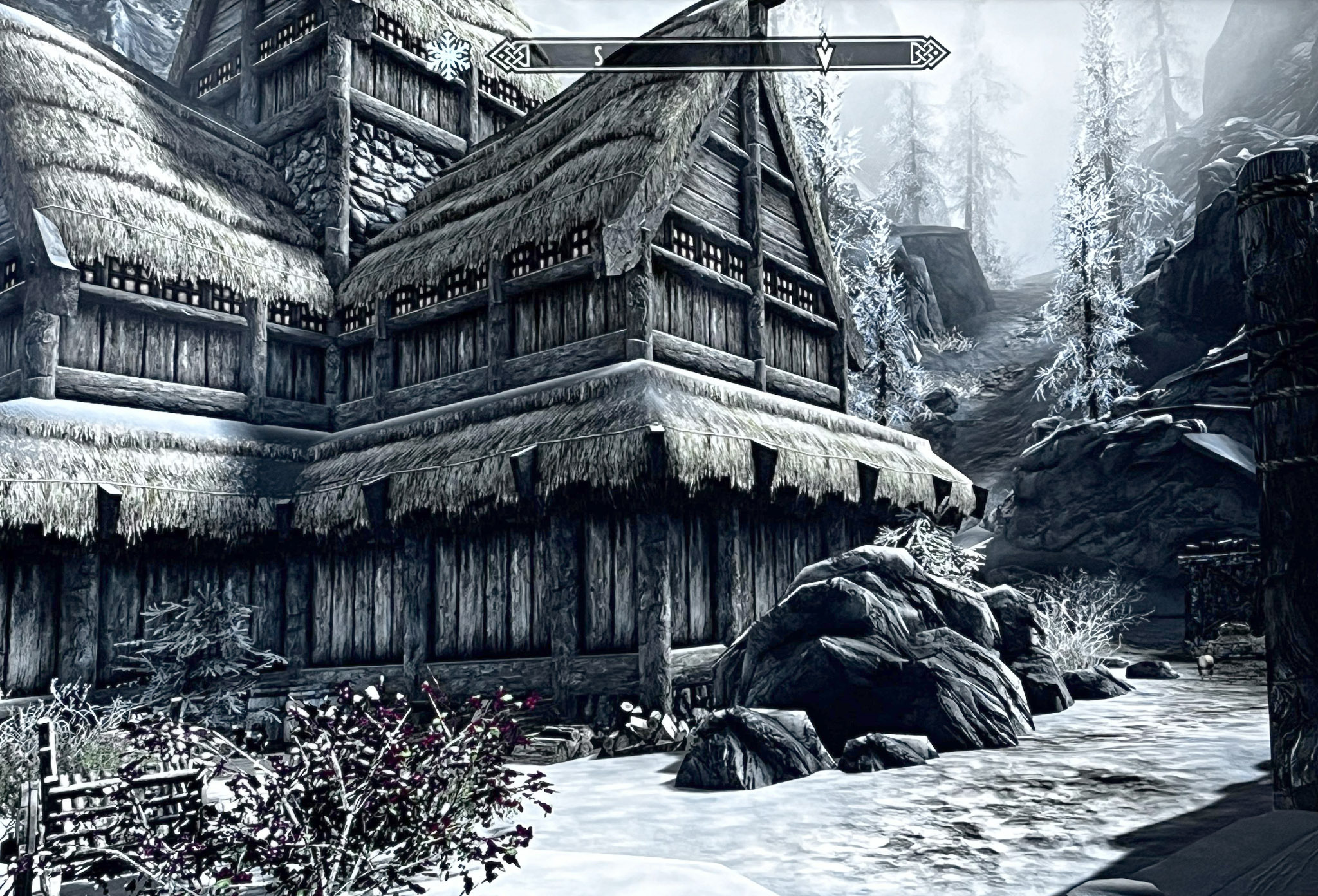Select the arrow quest marker on the compass
This screenshot has width=1318, height=896.
tap(824, 55)
